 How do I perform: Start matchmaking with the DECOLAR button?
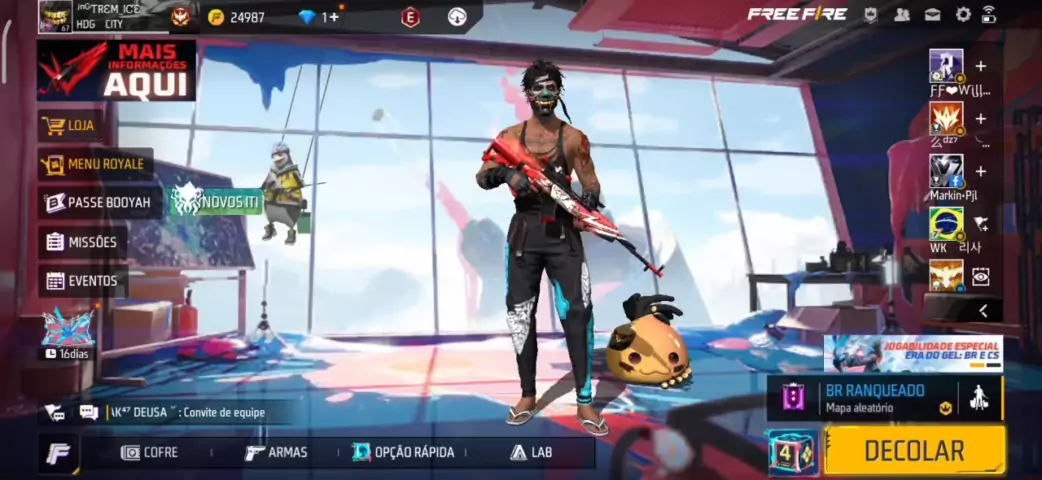coord(914,450)
